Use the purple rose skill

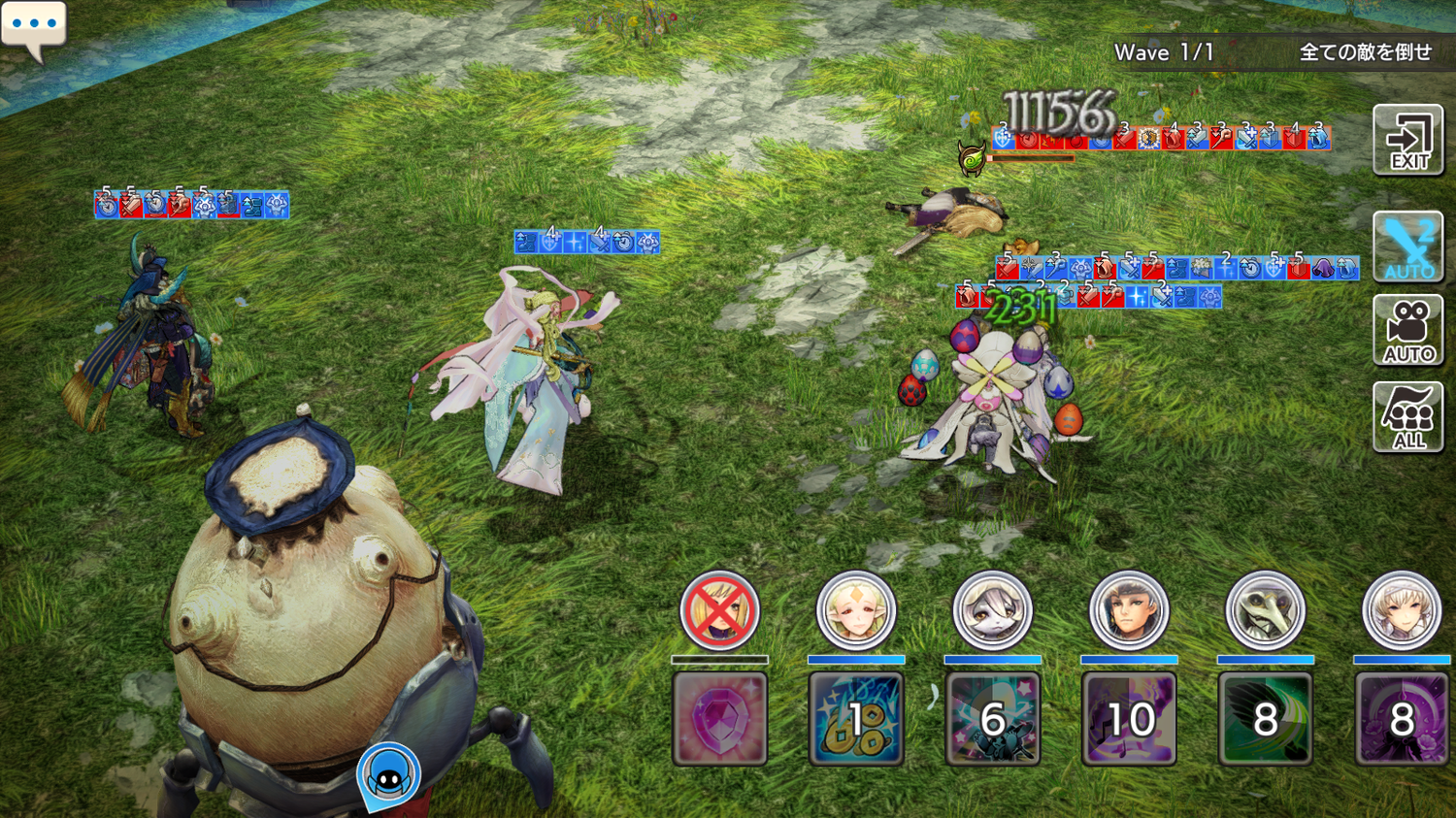tap(1402, 719)
